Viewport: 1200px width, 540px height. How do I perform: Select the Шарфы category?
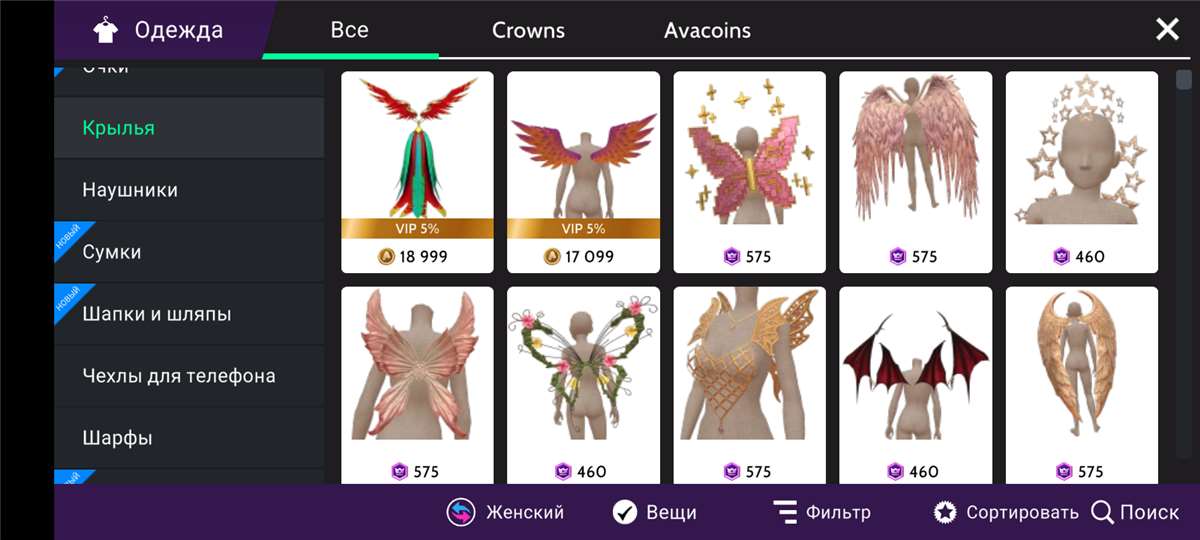pyautogui.click(x=117, y=438)
